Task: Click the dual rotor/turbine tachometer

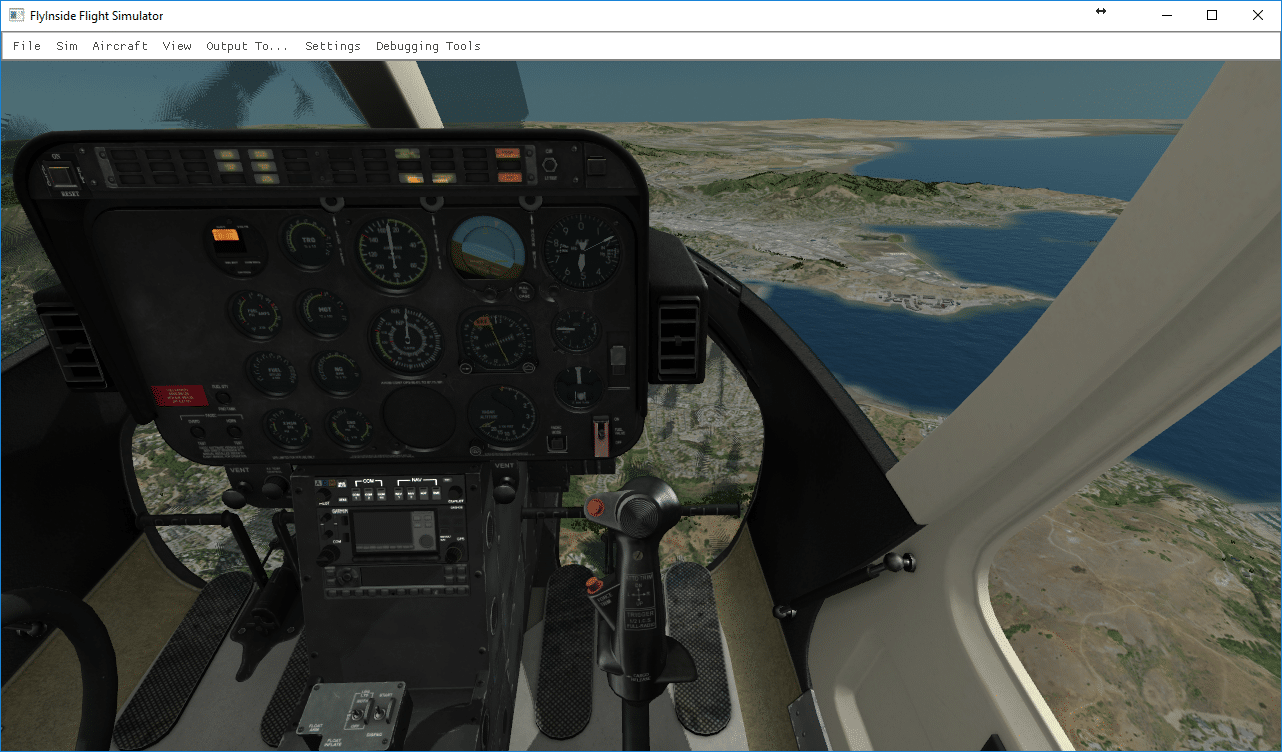Action: coord(406,338)
